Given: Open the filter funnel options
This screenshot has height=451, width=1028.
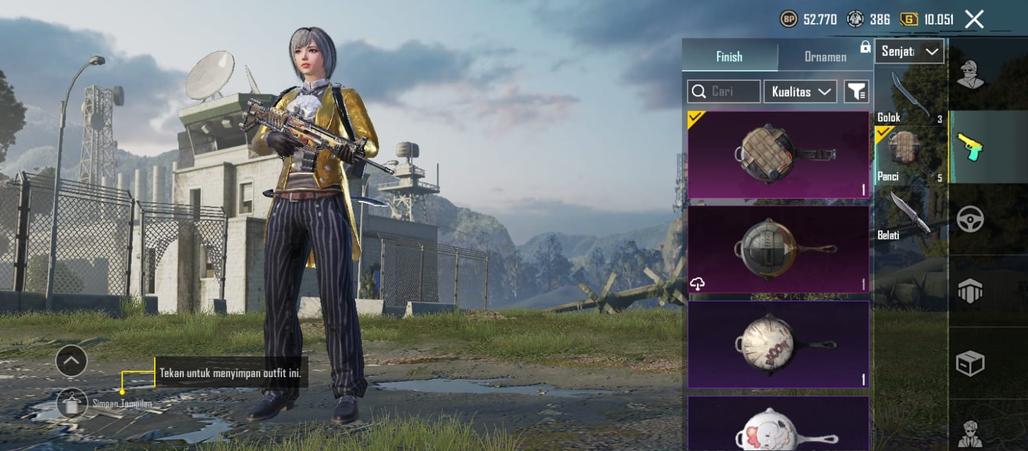Looking at the screenshot, I should (x=857, y=91).
